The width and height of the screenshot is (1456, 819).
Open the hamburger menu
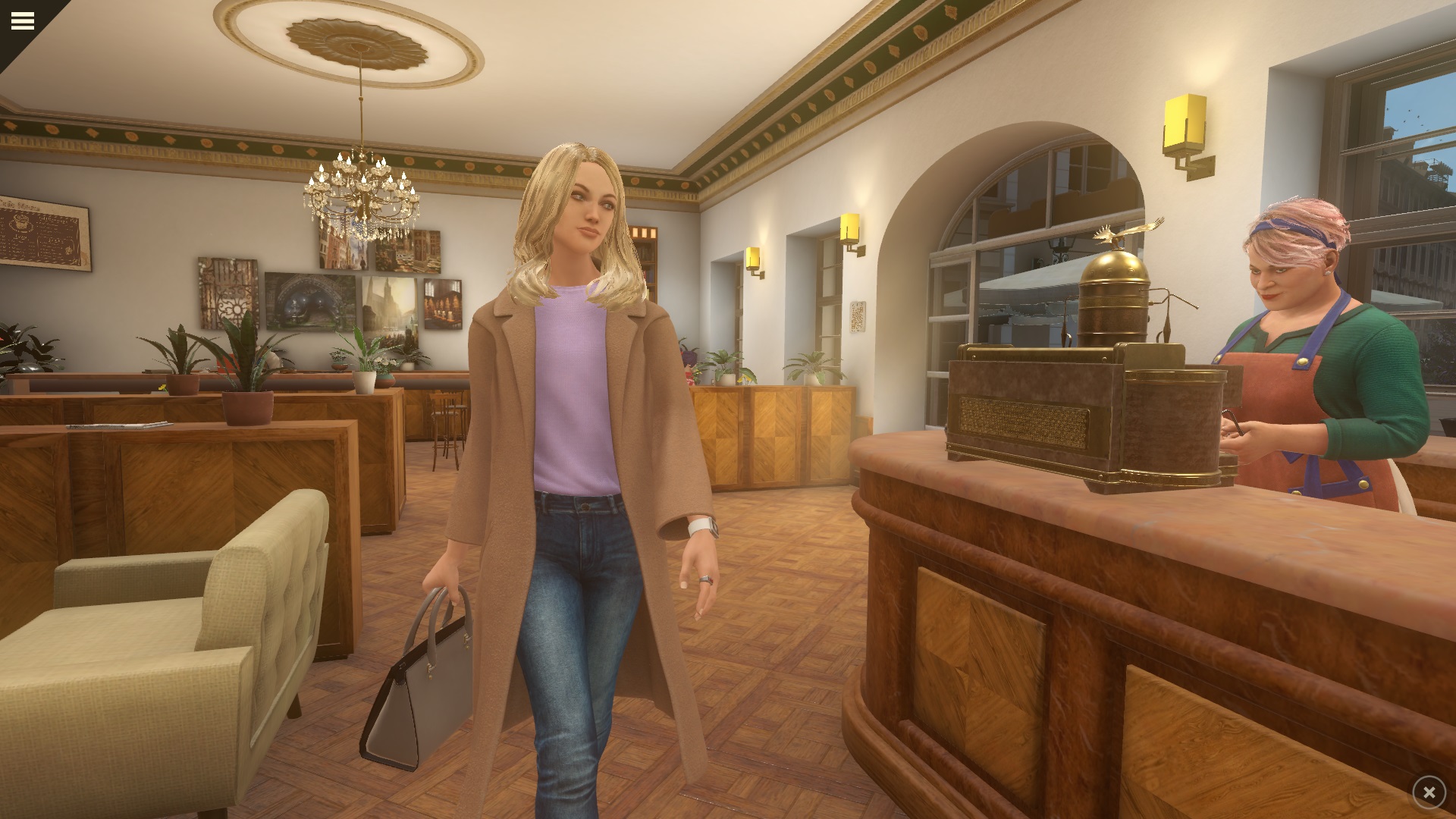(x=23, y=20)
